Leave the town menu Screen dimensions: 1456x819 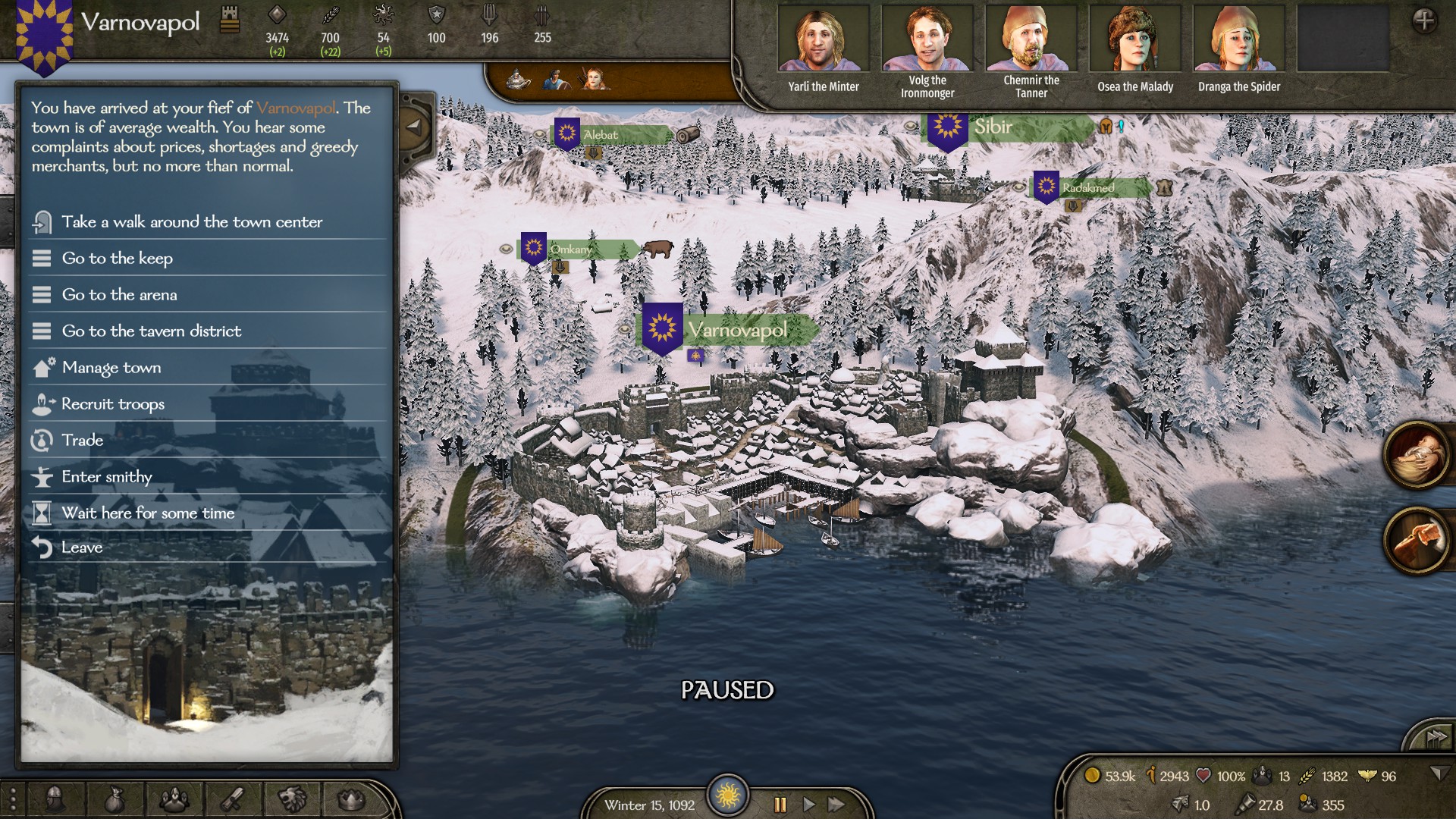click(81, 548)
